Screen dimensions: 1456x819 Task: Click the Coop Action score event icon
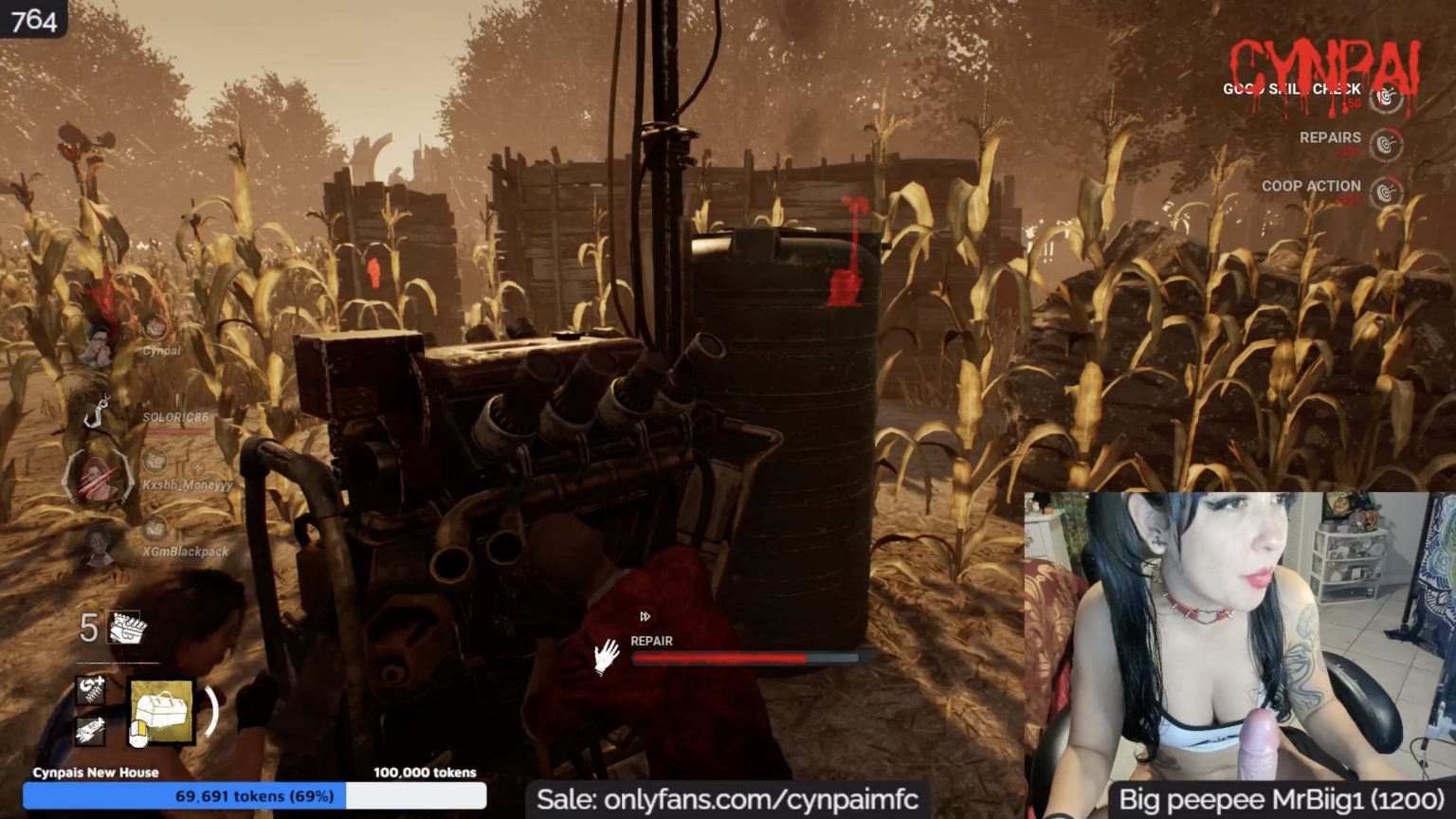pyautogui.click(x=1386, y=191)
